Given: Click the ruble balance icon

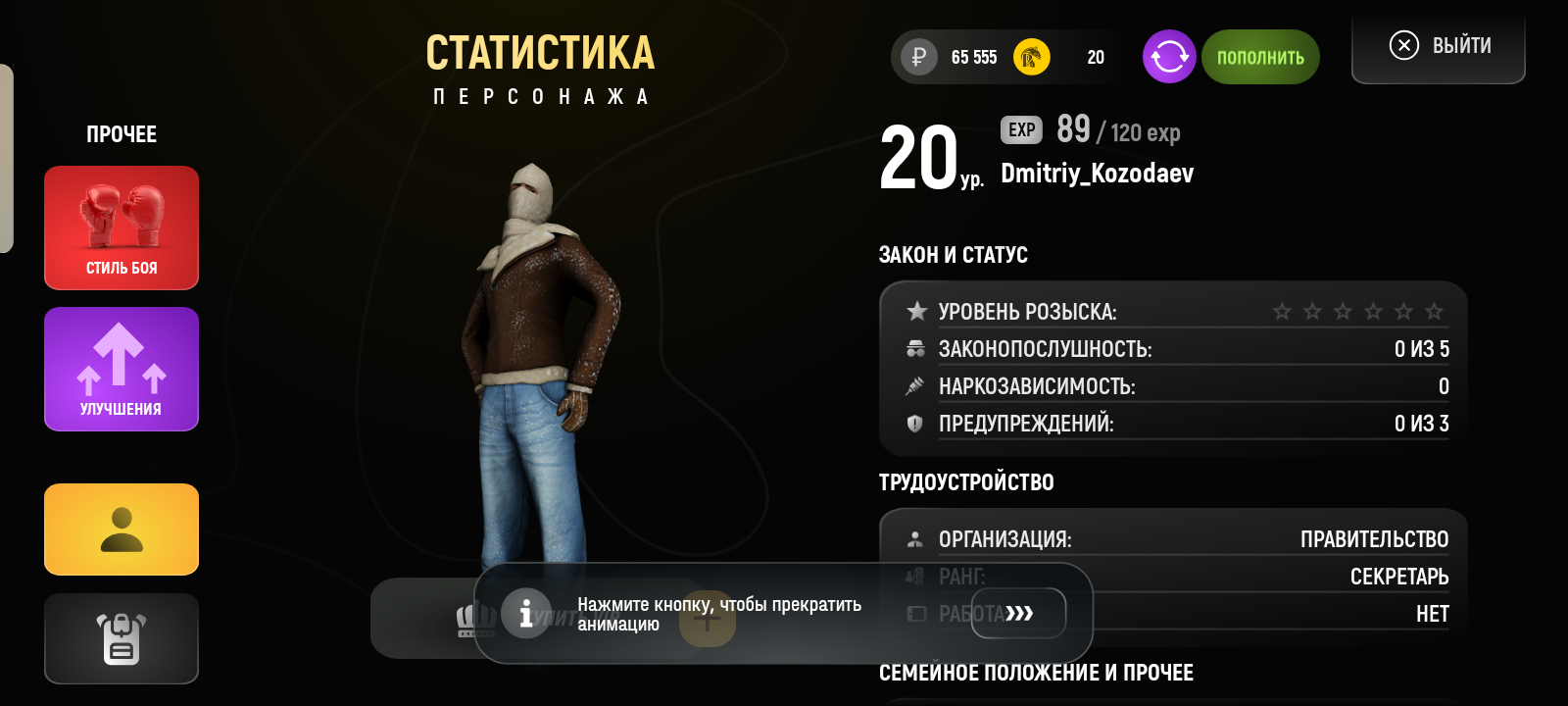Looking at the screenshot, I should tap(917, 57).
